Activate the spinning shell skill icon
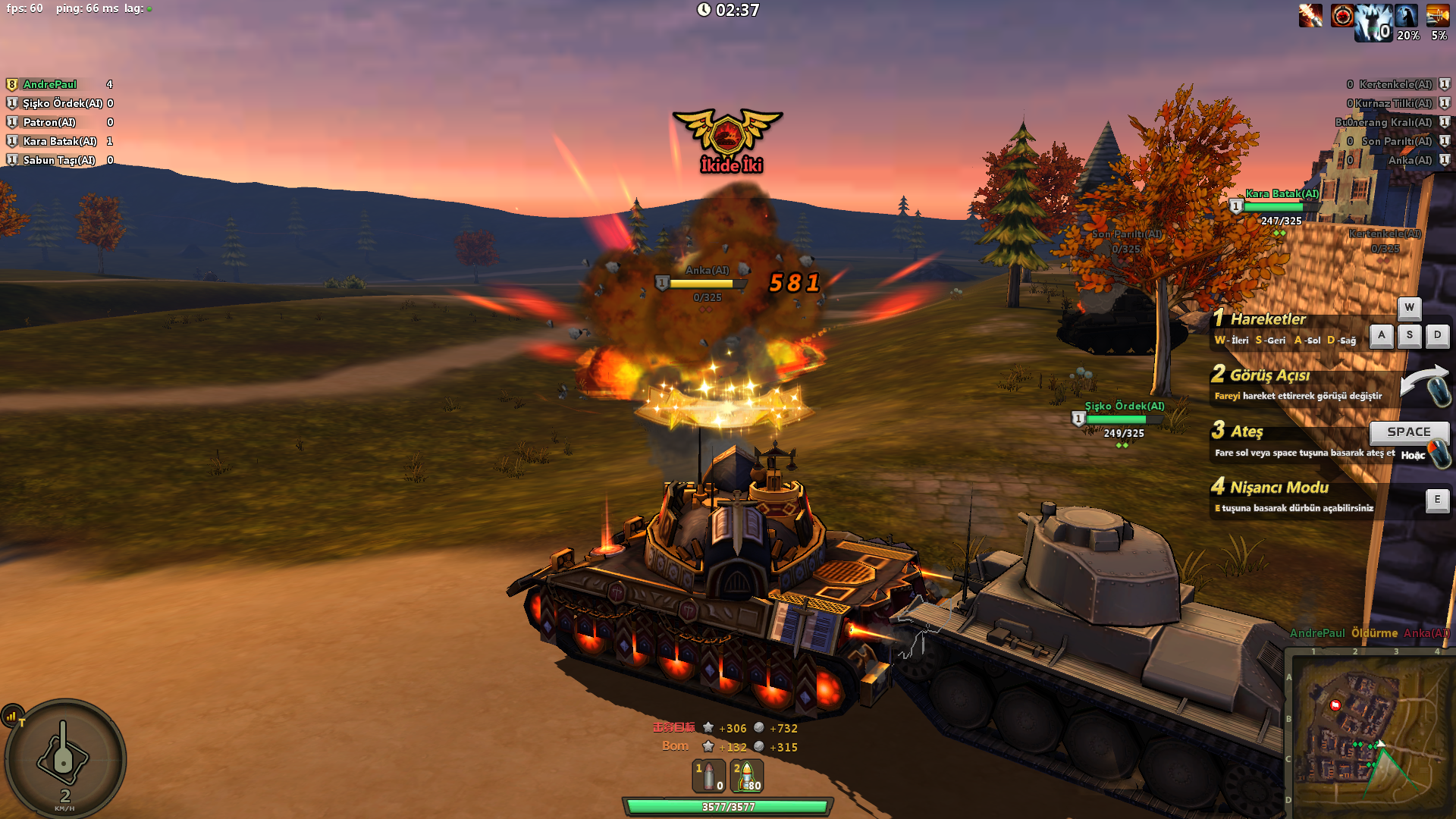Viewport: 1456px width, 819px height. [1310, 15]
